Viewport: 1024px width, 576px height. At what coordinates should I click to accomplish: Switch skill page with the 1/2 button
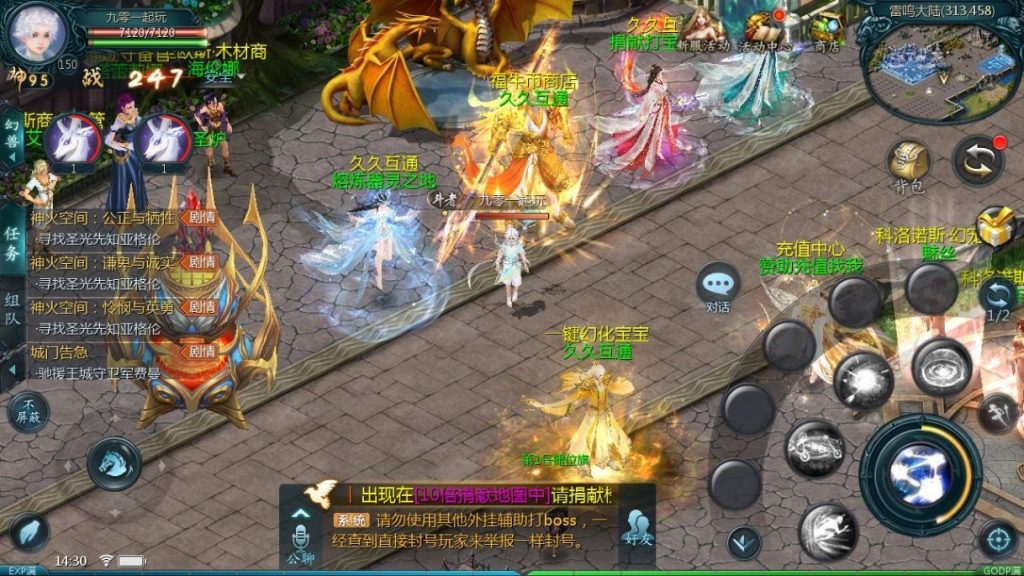(998, 298)
